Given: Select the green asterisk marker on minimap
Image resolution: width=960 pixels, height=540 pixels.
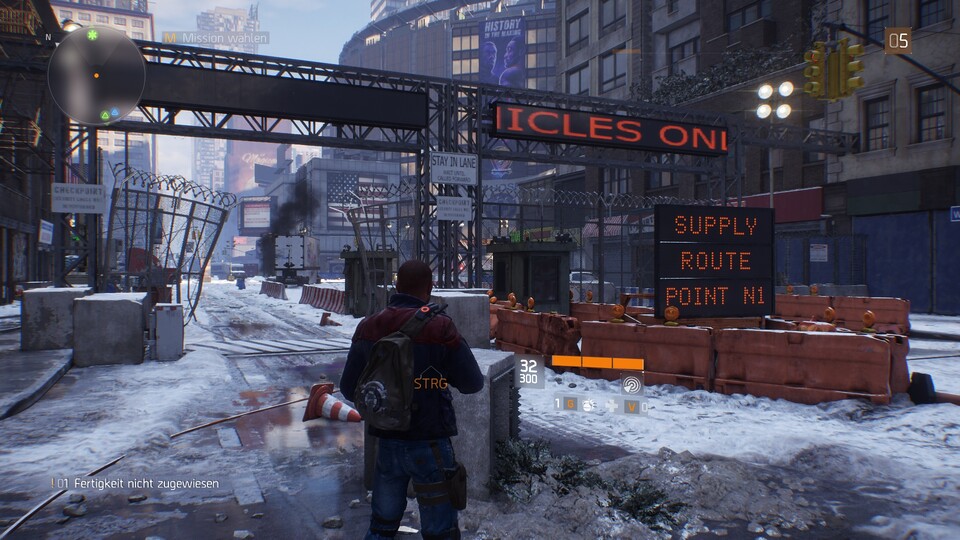Looking at the screenshot, I should (x=93, y=35).
